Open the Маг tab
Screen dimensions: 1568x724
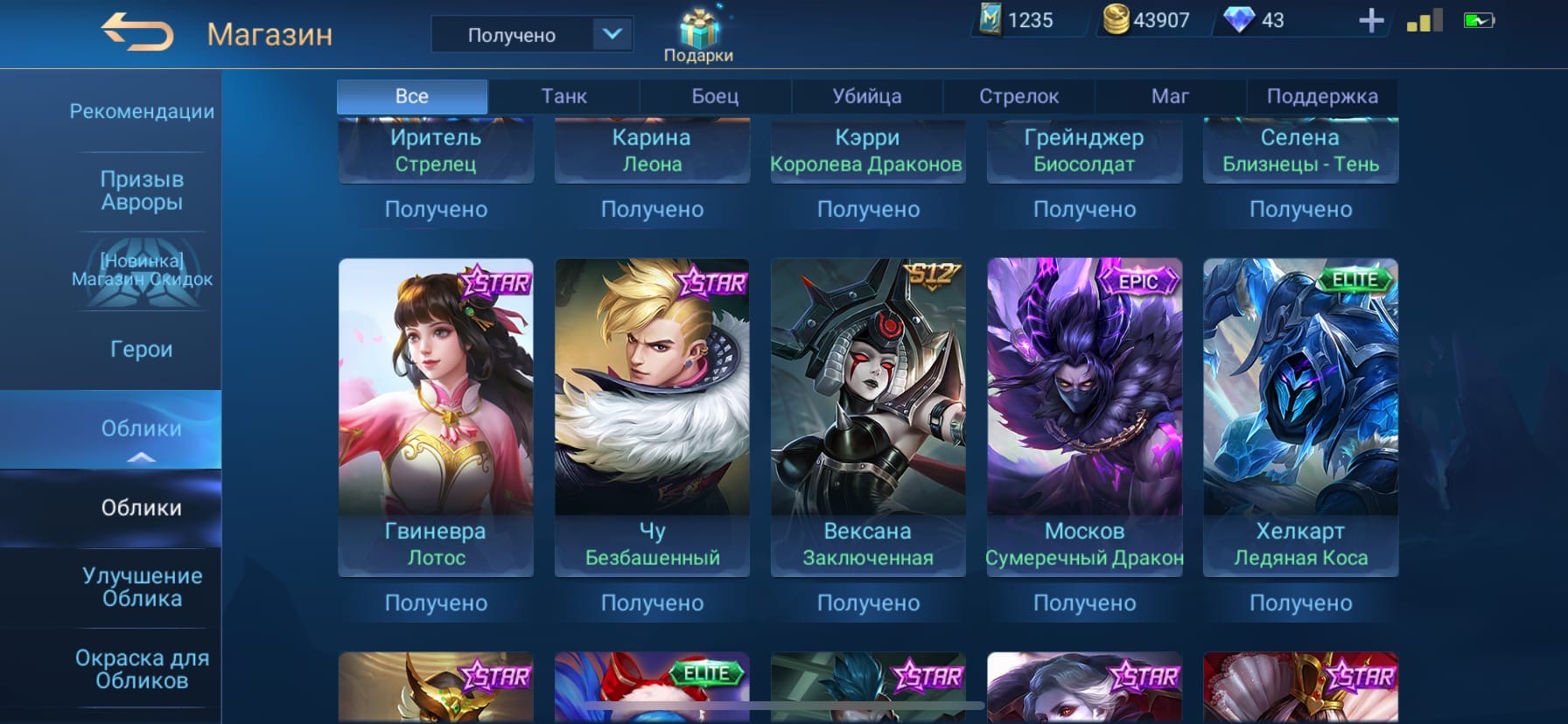coord(1170,96)
